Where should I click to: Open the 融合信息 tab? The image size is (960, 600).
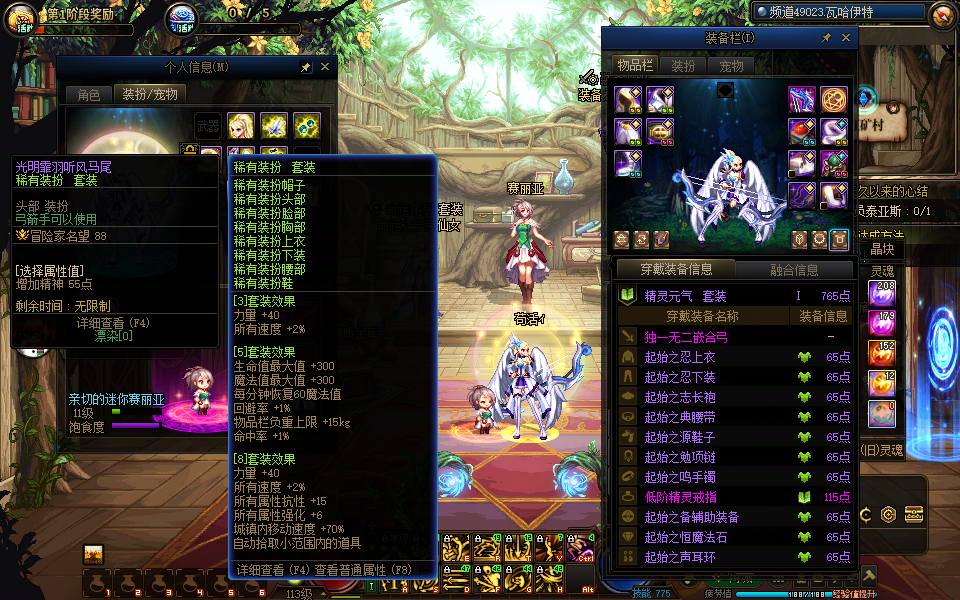click(794, 269)
